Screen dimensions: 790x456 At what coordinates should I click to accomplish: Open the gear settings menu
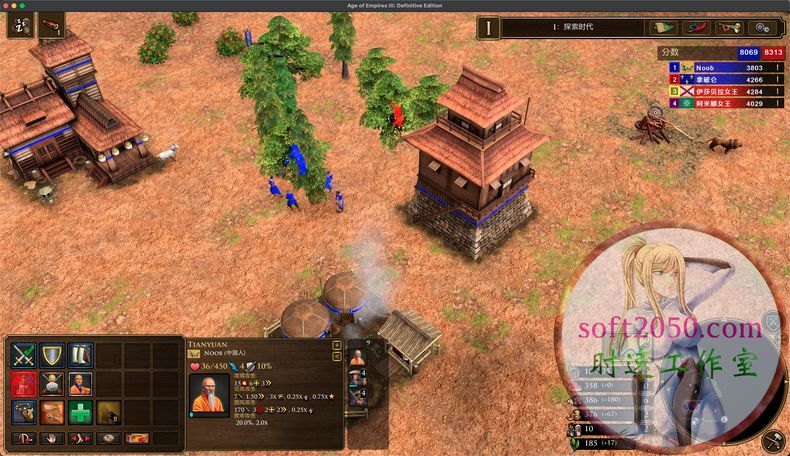tap(765, 27)
